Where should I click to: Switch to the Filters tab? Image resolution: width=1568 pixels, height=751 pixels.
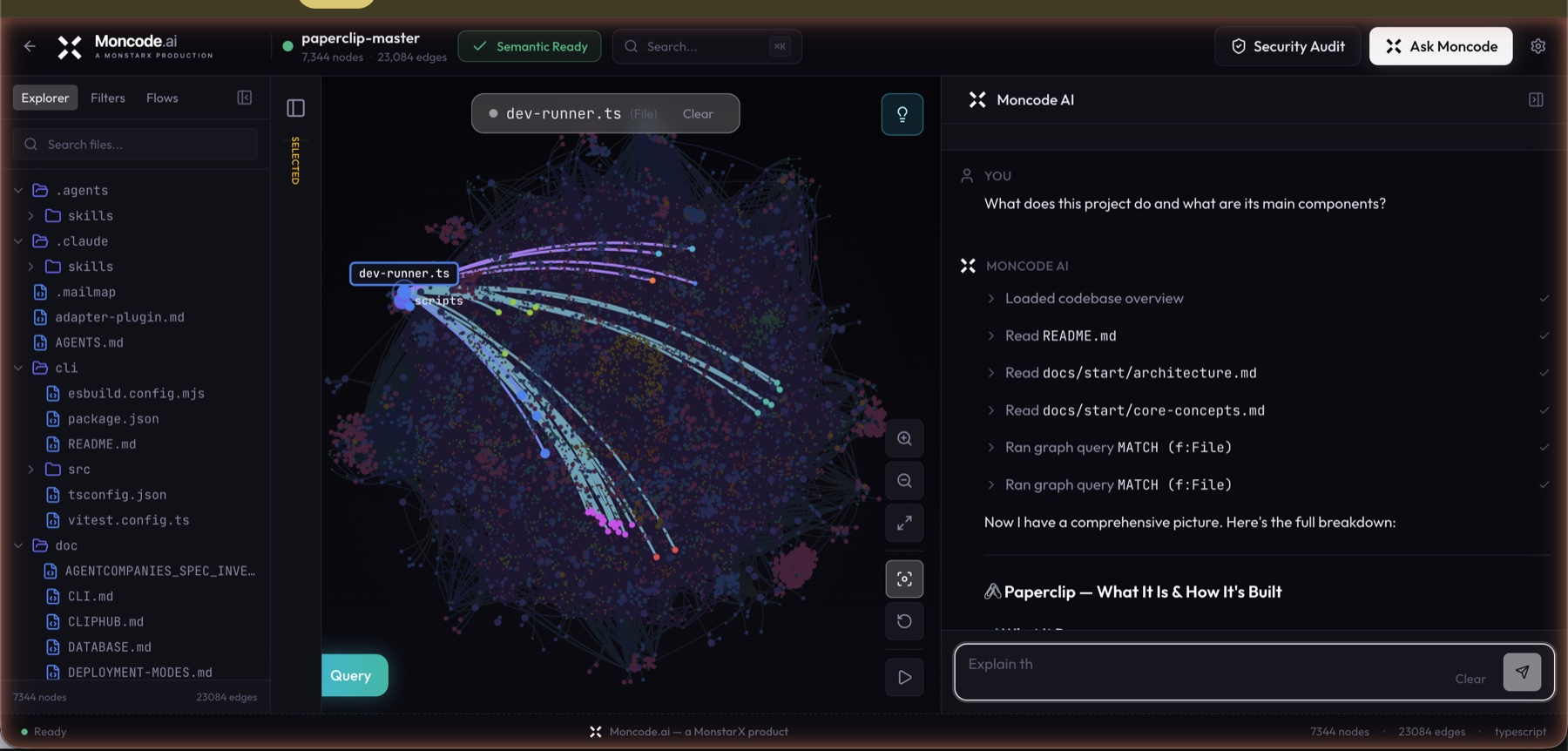(x=108, y=98)
